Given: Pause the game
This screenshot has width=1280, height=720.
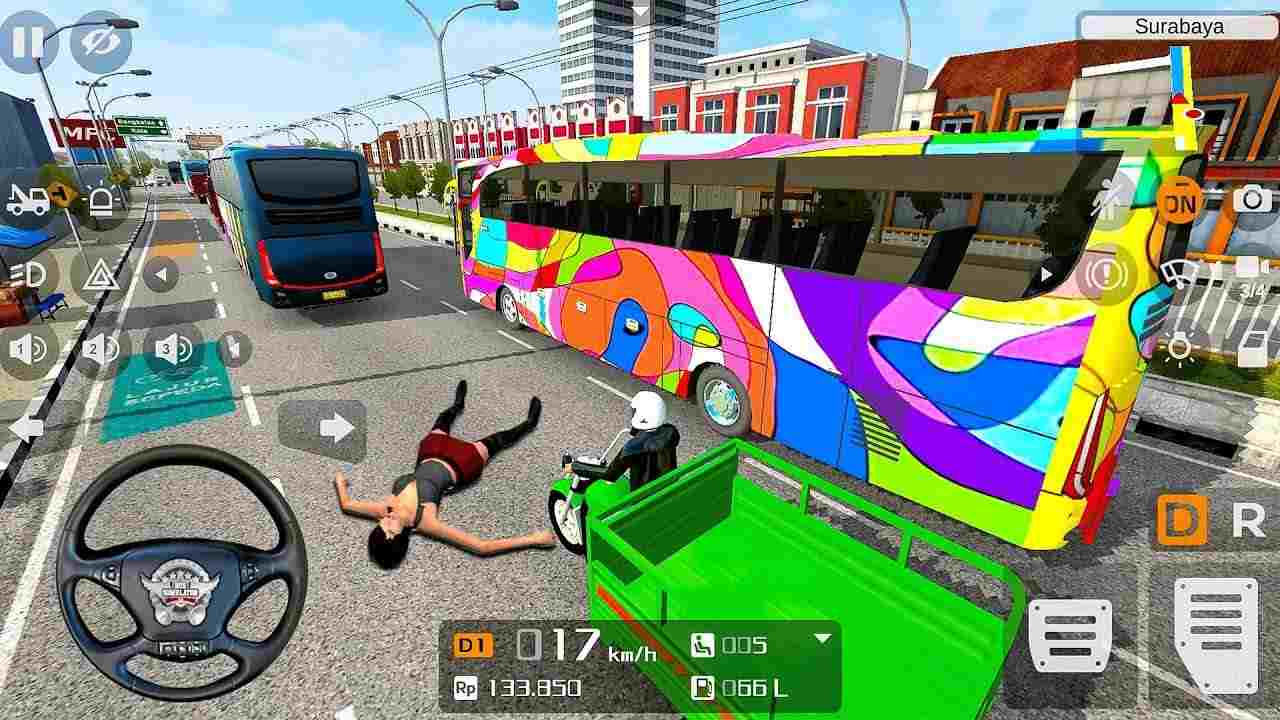Looking at the screenshot, I should pyautogui.click(x=28, y=42).
